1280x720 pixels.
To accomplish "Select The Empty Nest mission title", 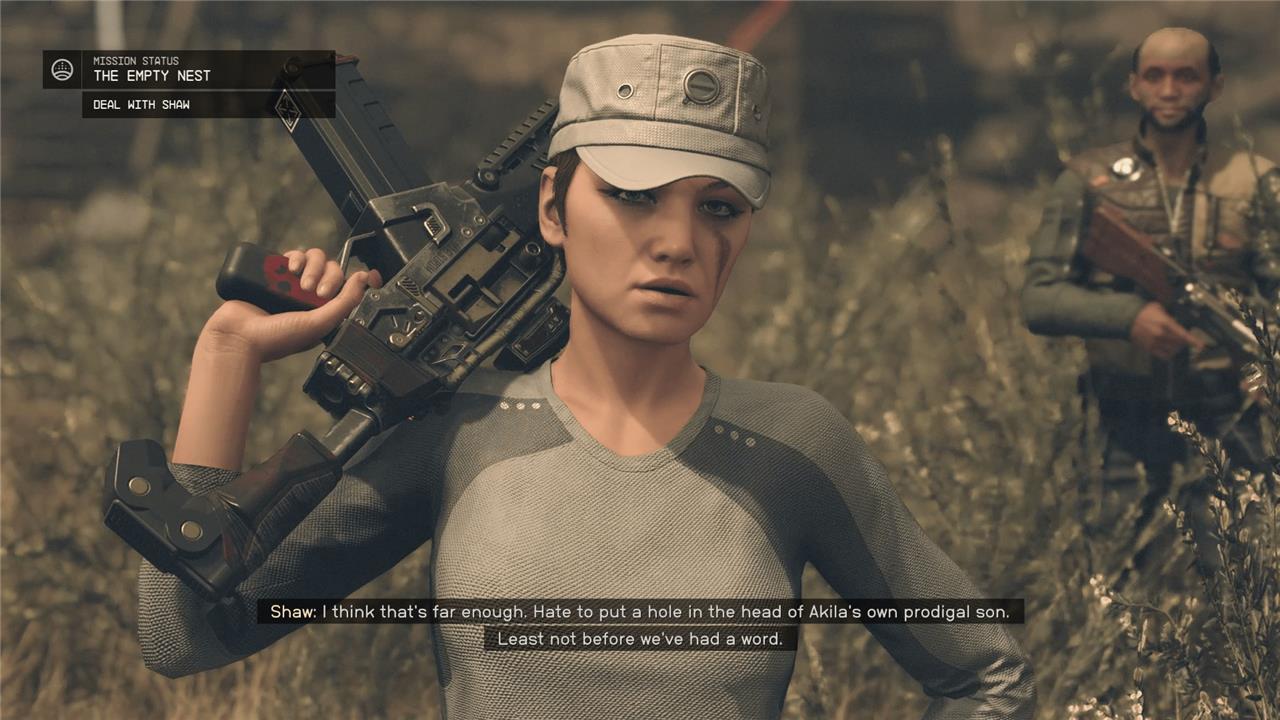I will 152,76.
